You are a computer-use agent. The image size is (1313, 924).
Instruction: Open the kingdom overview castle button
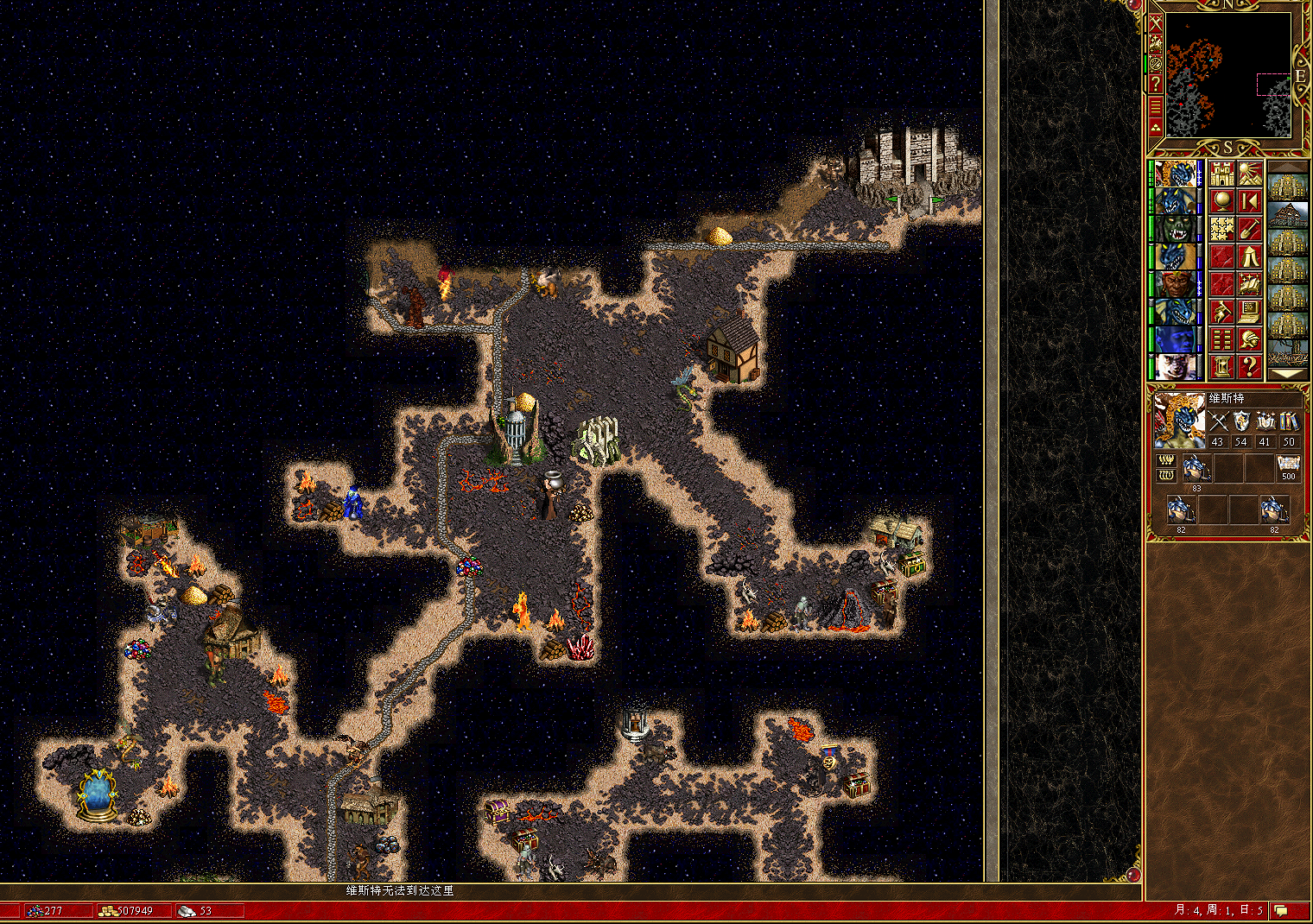pos(1221,174)
